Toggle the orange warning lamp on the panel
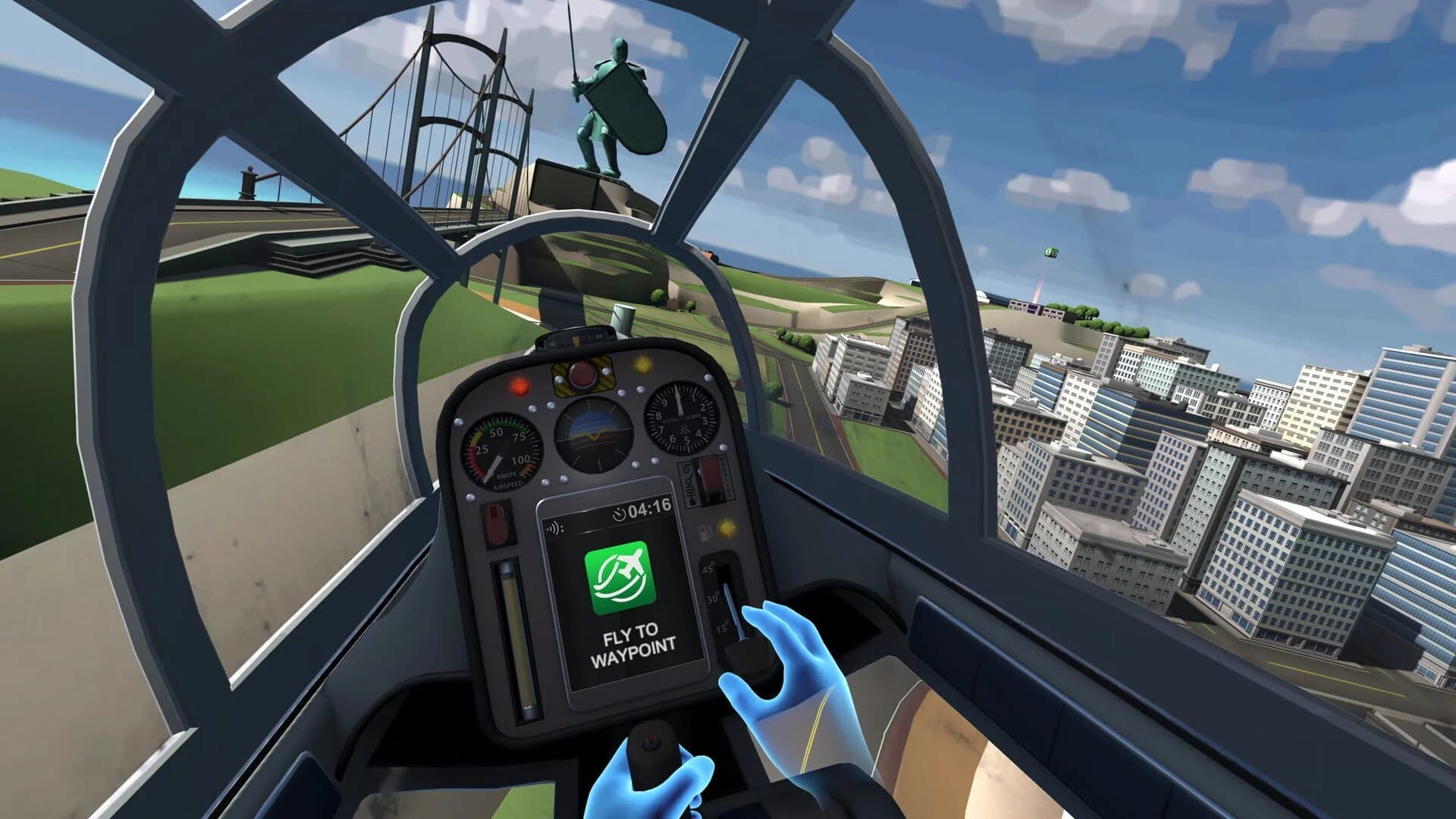Viewport: 1456px width, 819px height. click(520, 384)
